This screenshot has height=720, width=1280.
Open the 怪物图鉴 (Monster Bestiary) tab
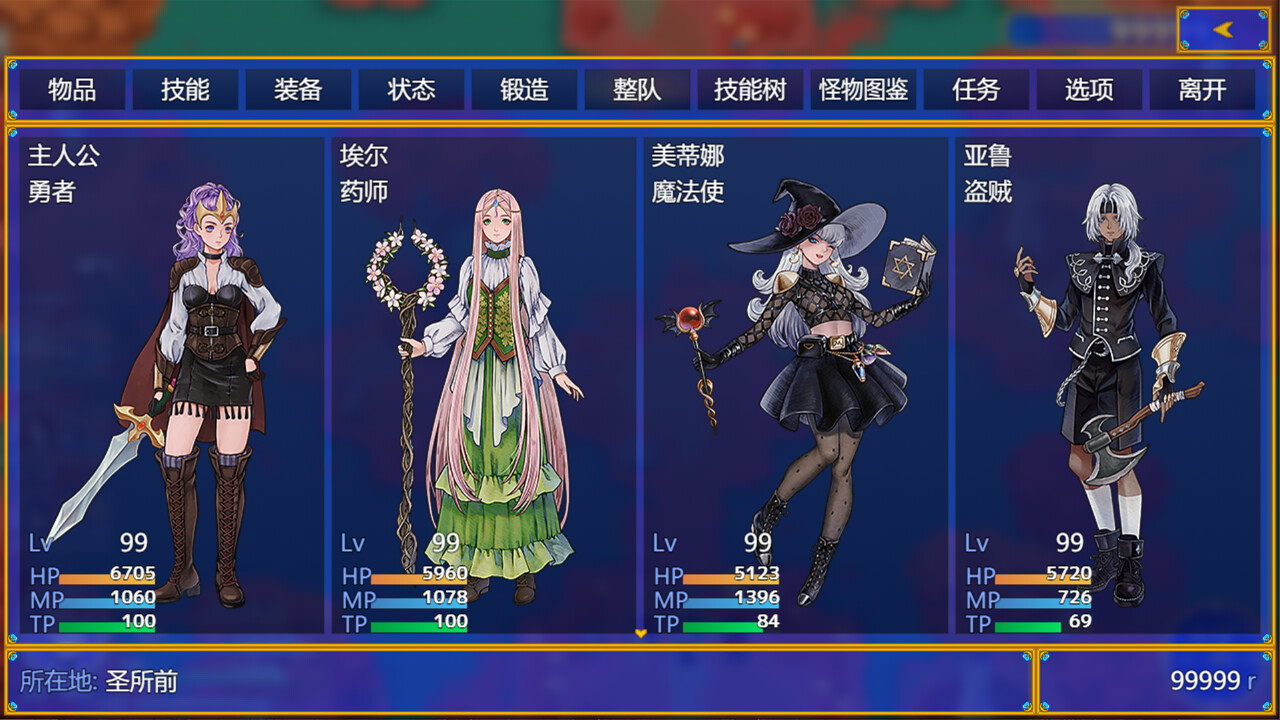point(863,89)
